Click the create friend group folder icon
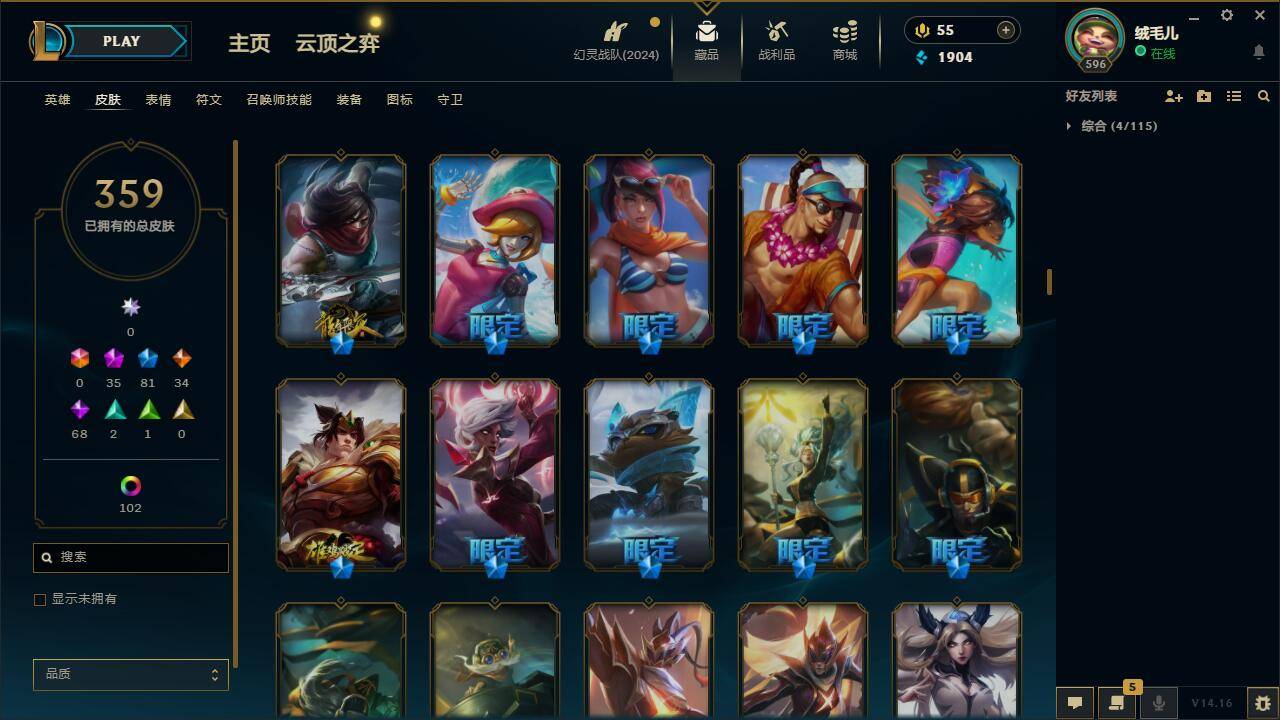The image size is (1280, 720). [x=1204, y=96]
